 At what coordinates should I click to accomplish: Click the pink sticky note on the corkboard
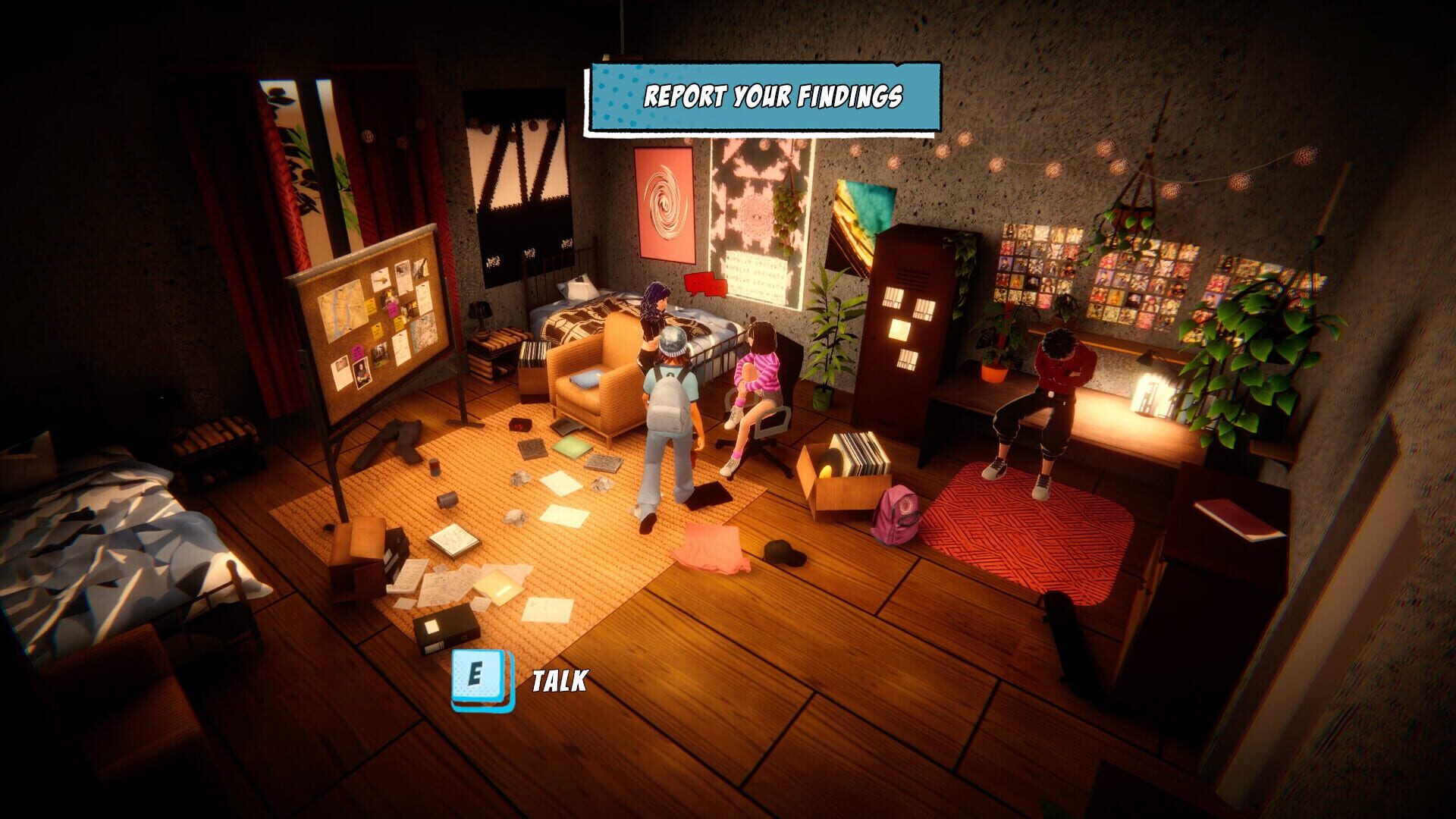coord(392,310)
